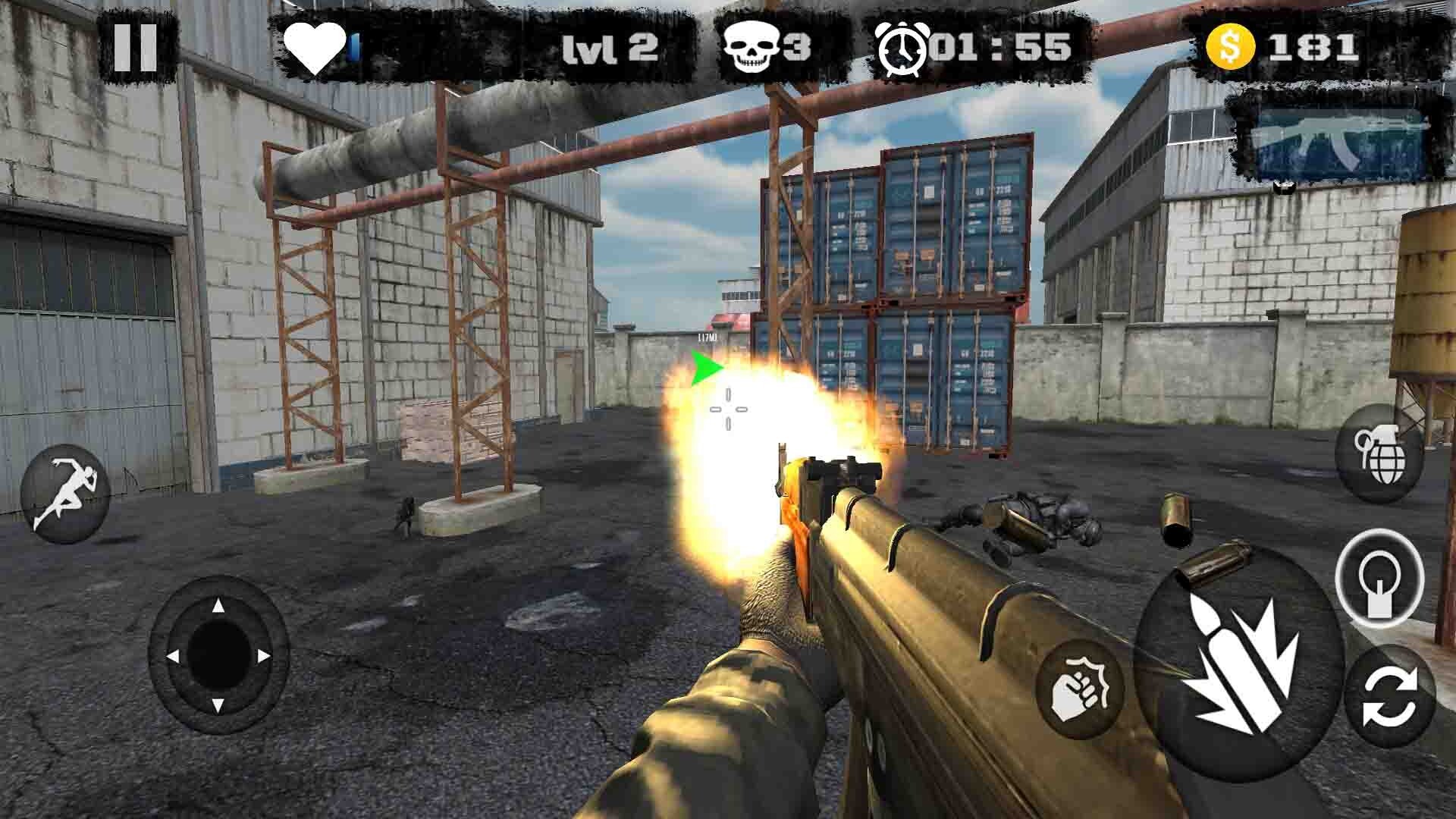Screen dimensions: 1456x819
Task: Throw a grenade with grenade button
Action: click(x=1380, y=454)
